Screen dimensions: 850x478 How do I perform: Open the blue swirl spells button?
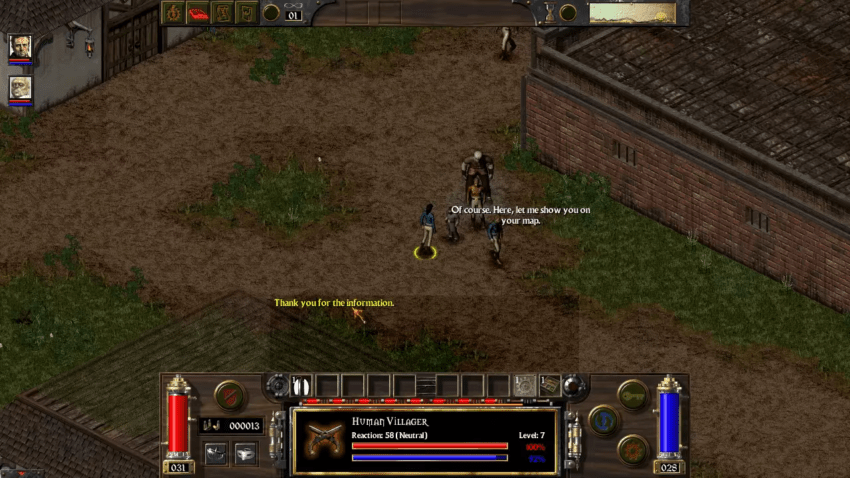(604, 420)
